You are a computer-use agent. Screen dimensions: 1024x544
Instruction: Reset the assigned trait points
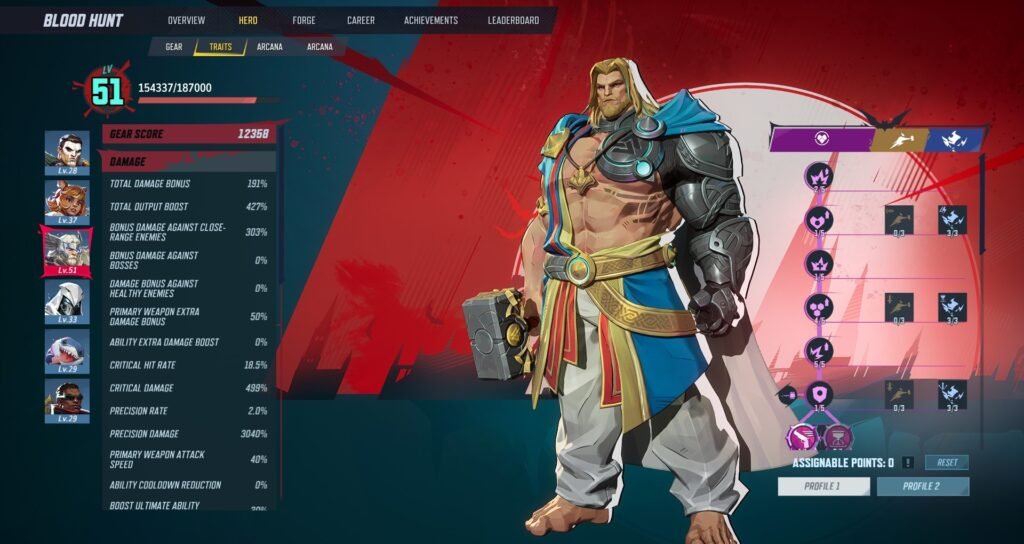tap(946, 462)
